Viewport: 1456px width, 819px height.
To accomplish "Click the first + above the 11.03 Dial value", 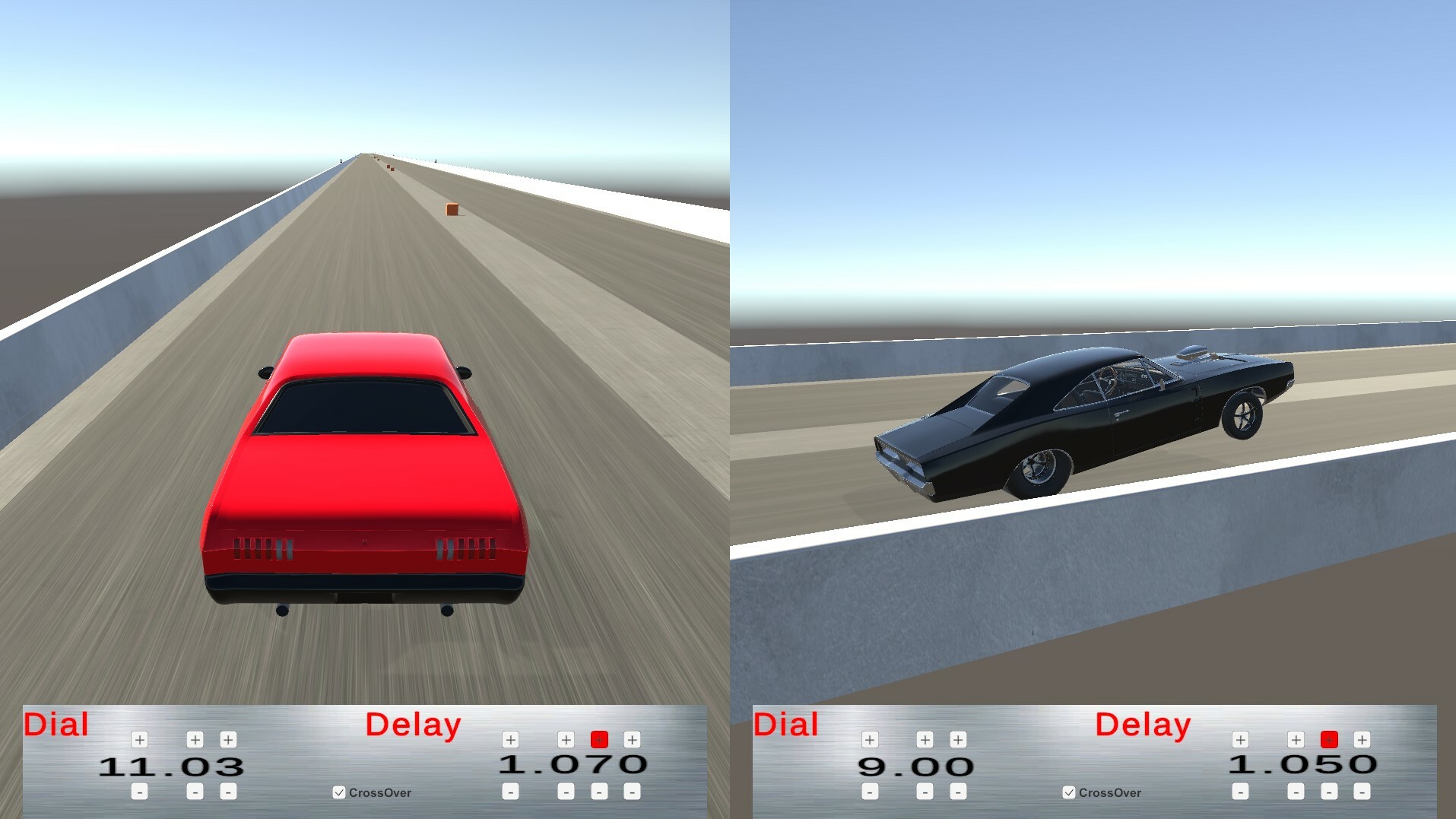I will tap(139, 738).
